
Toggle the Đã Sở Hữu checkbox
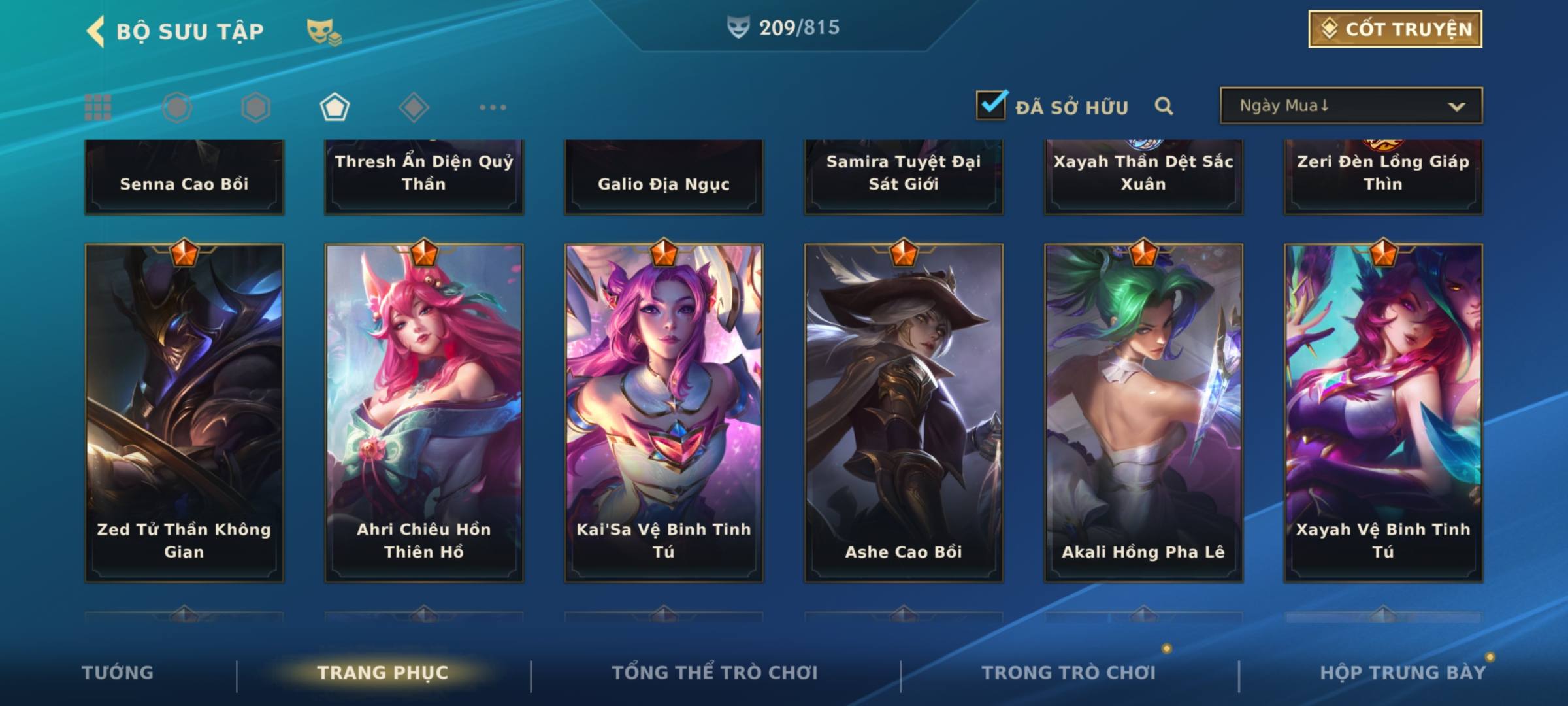click(x=991, y=106)
